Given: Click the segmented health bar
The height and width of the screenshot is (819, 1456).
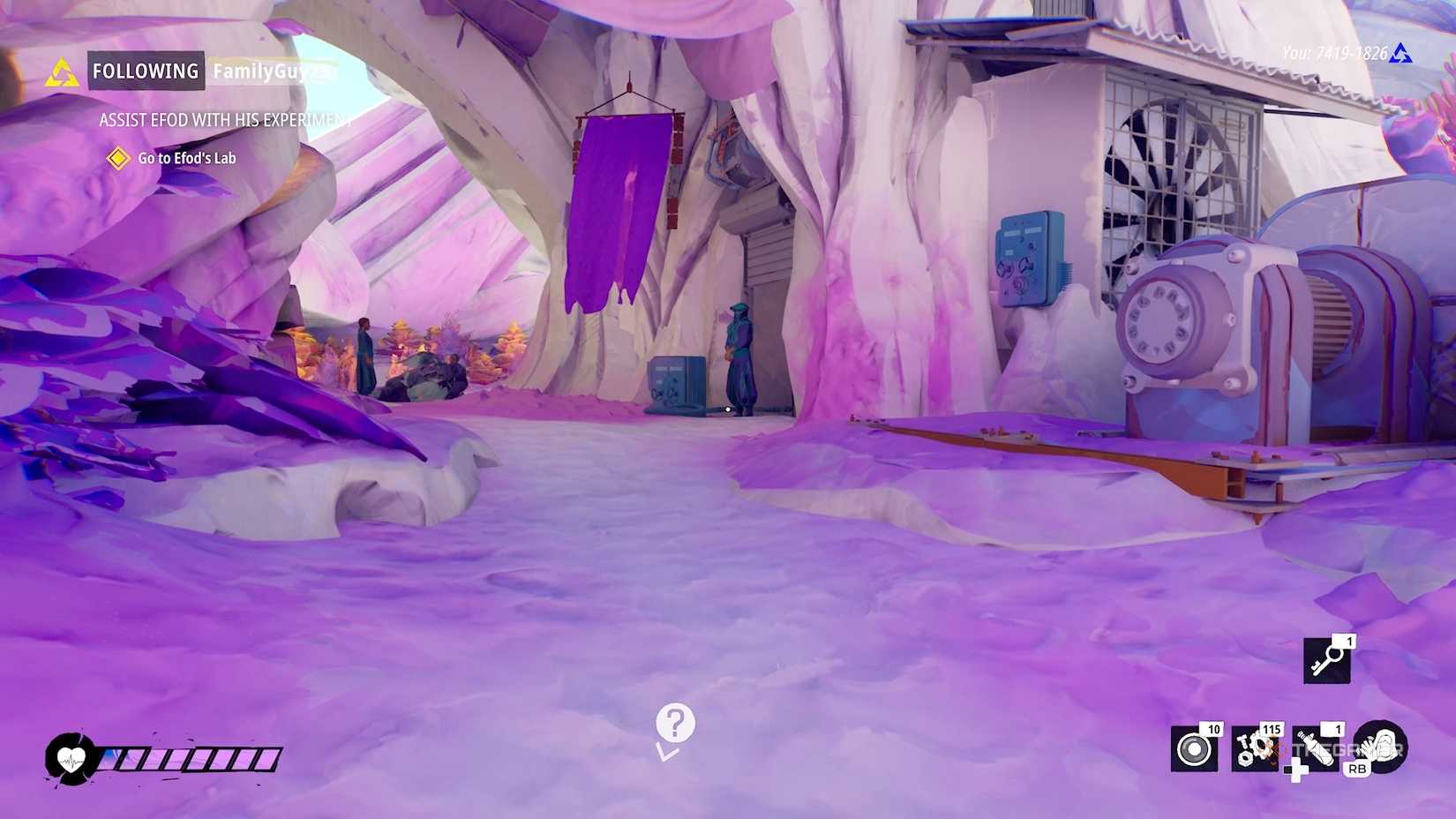Looking at the screenshot, I should click(190, 757).
